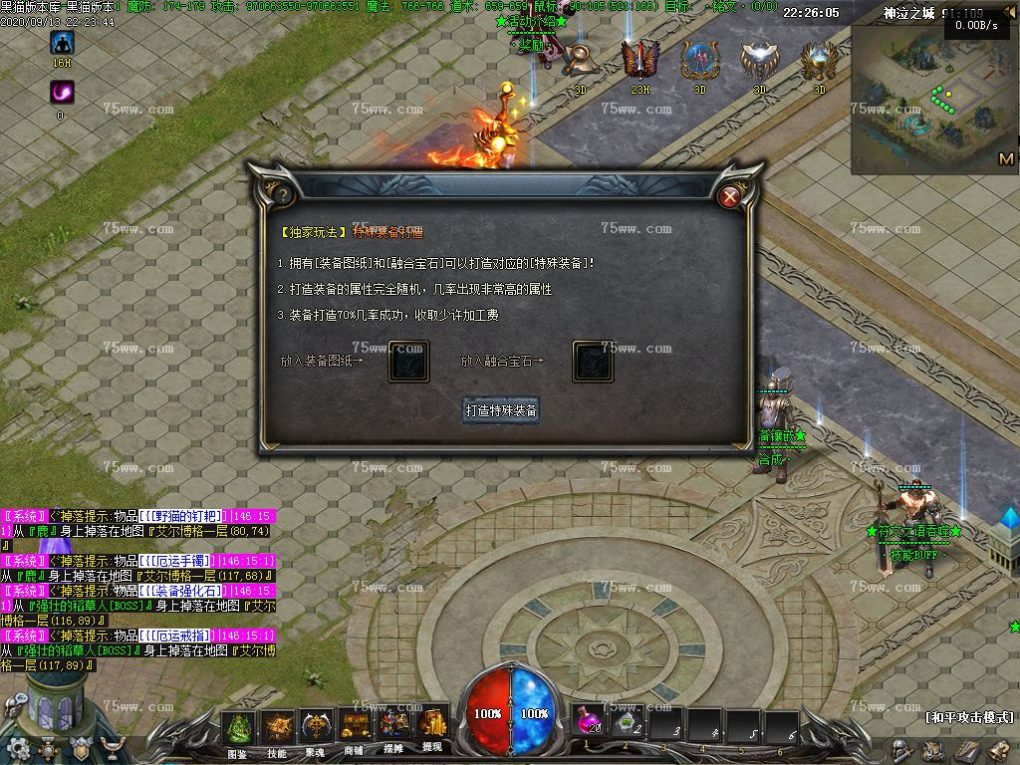Use the green item in hotbar slot 2
This screenshot has height=765, width=1020.
[628, 725]
